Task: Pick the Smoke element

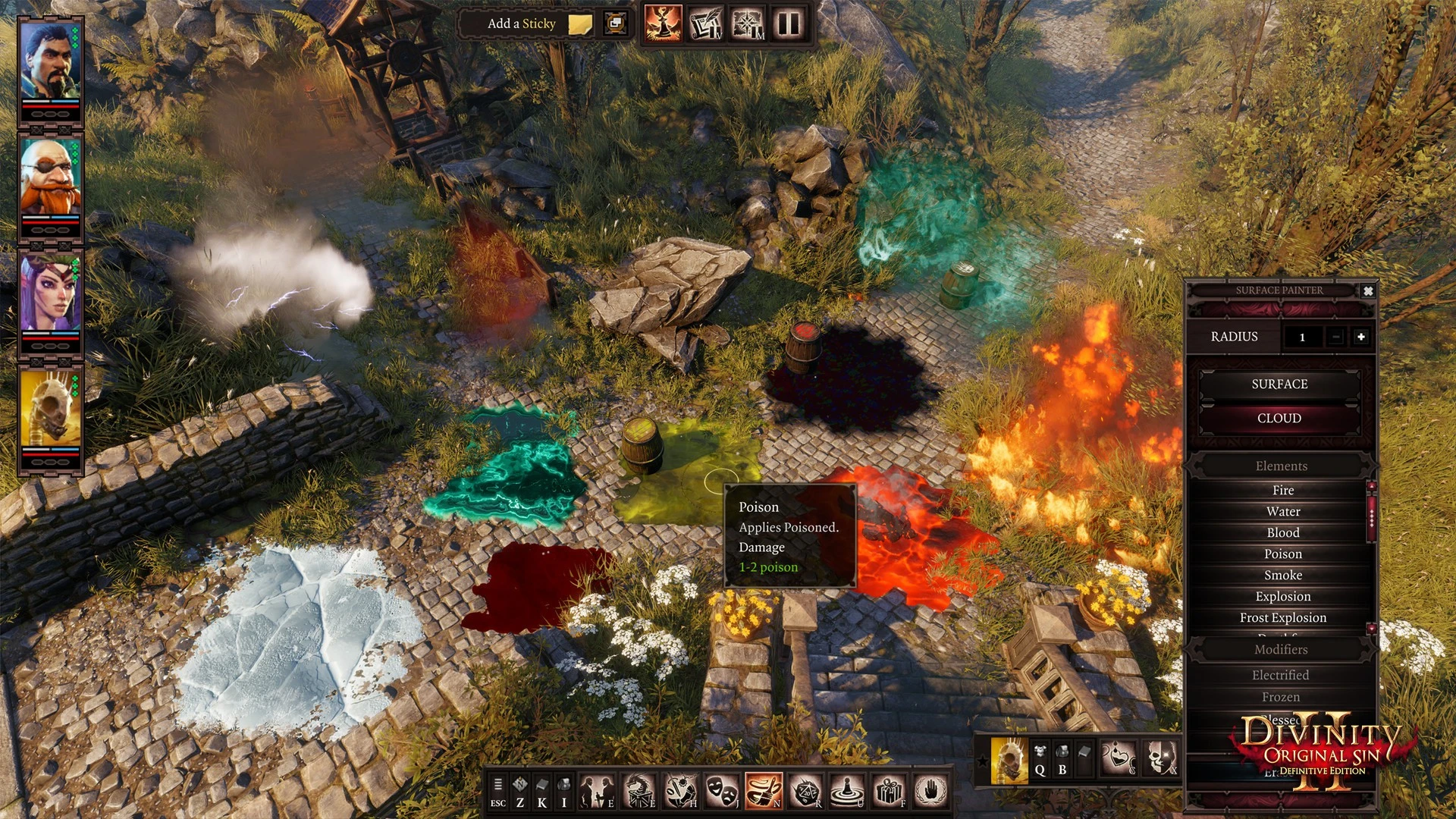Action: [x=1282, y=576]
